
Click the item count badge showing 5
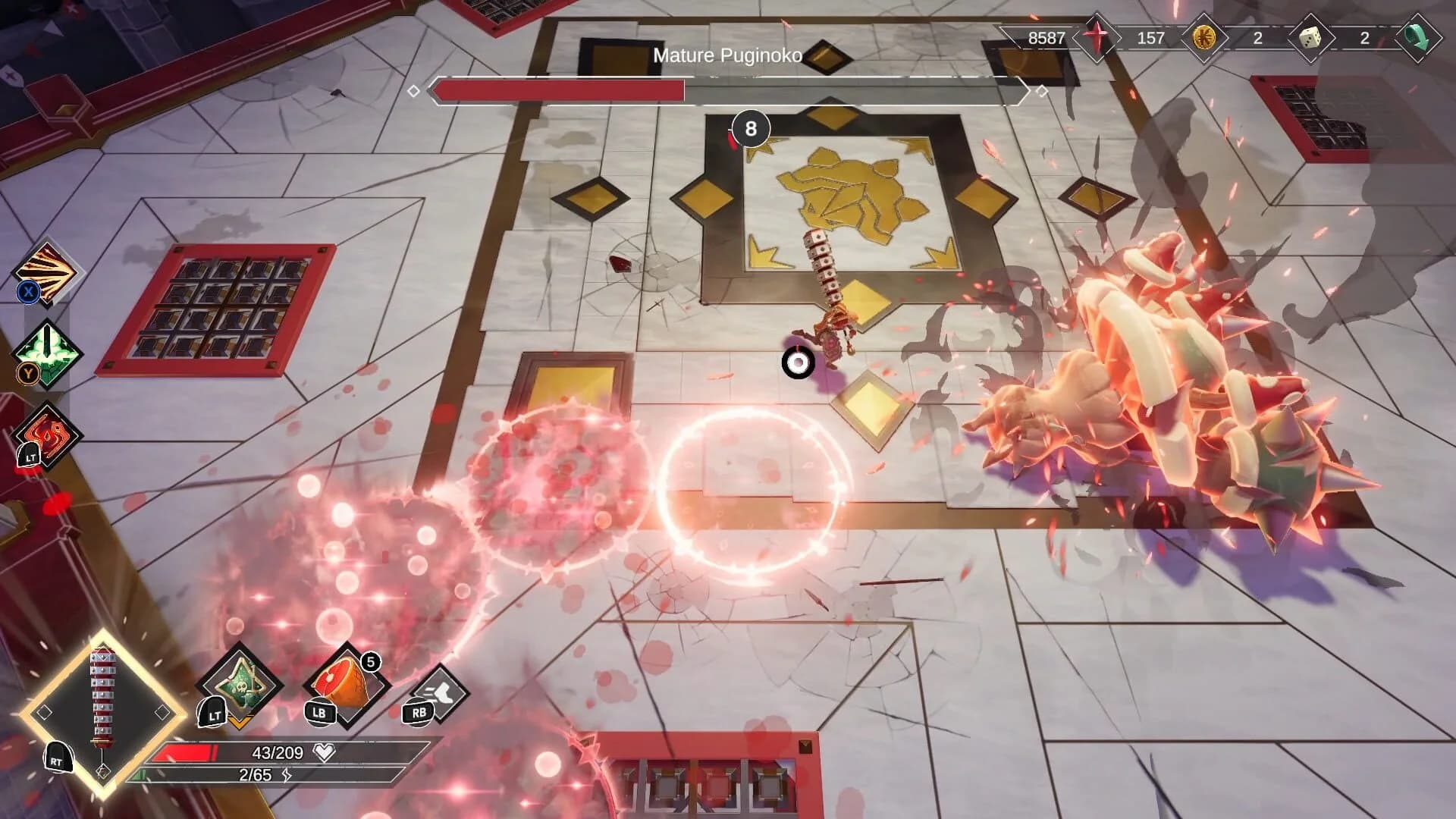tap(369, 662)
